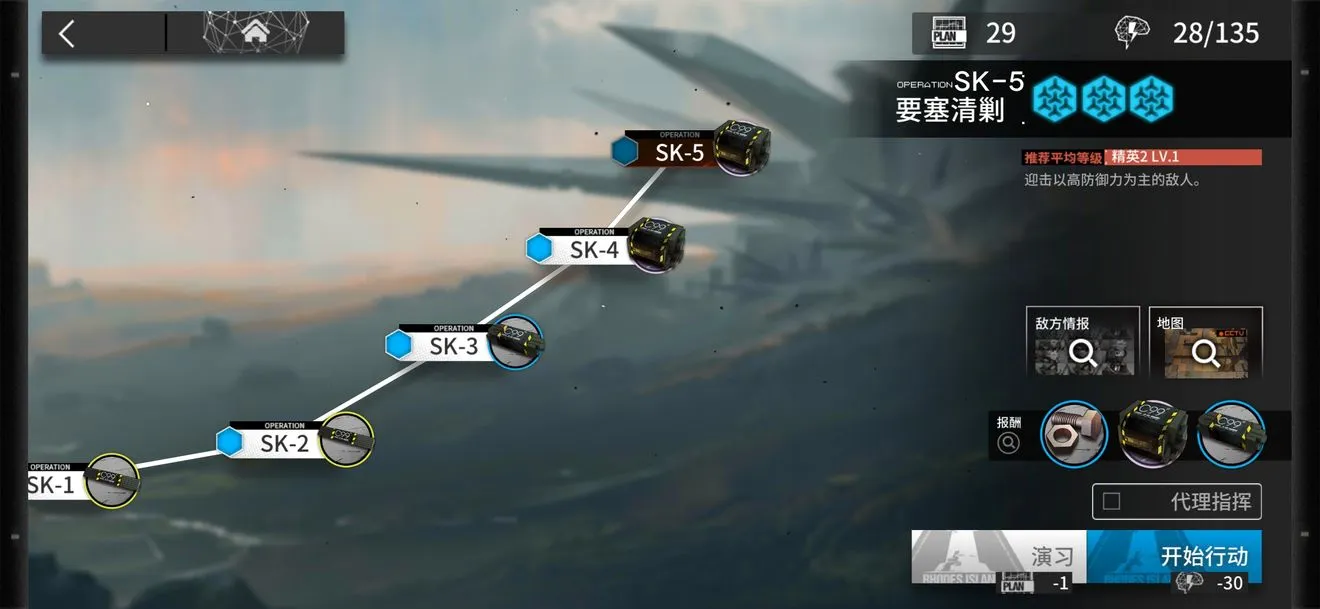Open the reward details magnifier (报酬)
The height and width of the screenshot is (609, 1320).
pos(1008,443)
